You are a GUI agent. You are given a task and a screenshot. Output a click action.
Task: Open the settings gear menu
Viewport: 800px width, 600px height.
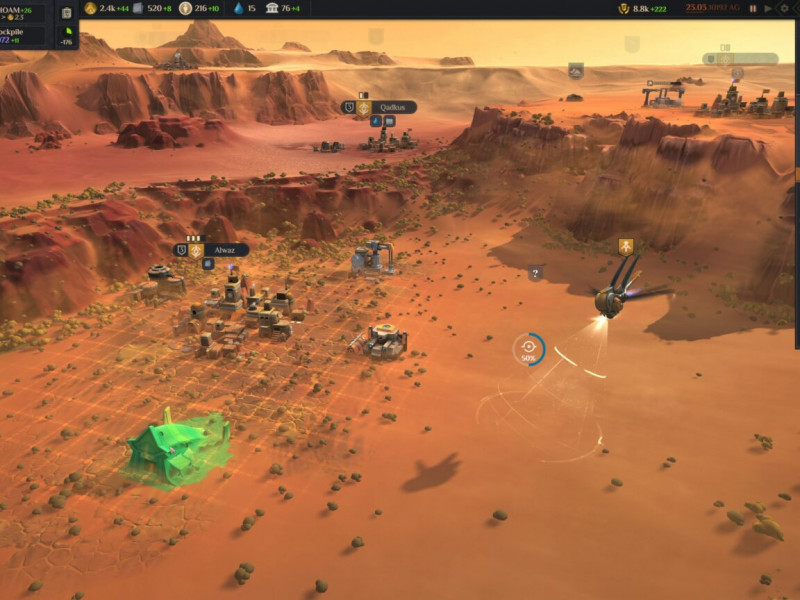785,8
